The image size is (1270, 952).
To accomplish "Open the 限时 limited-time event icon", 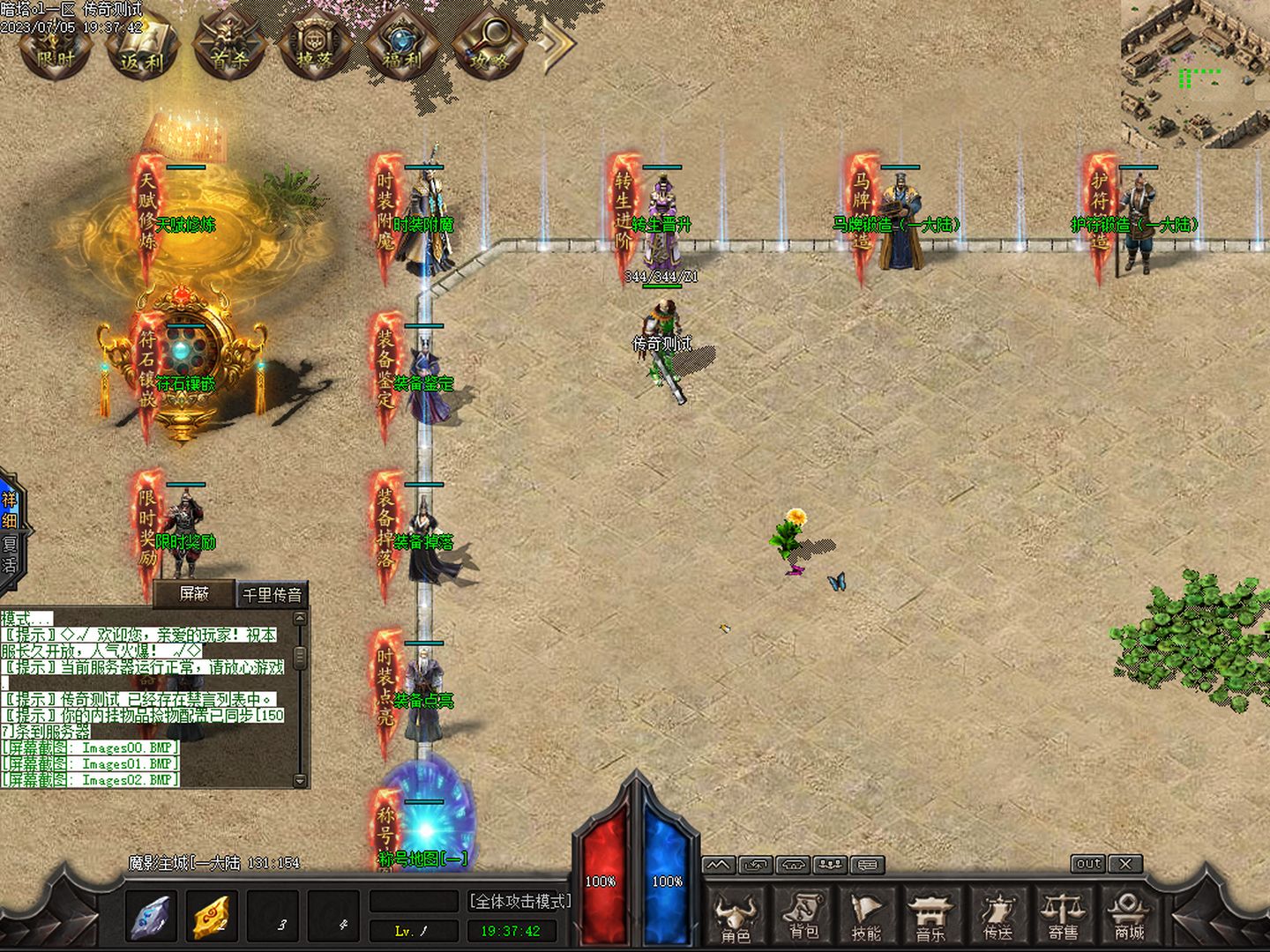I will point(56,47).
